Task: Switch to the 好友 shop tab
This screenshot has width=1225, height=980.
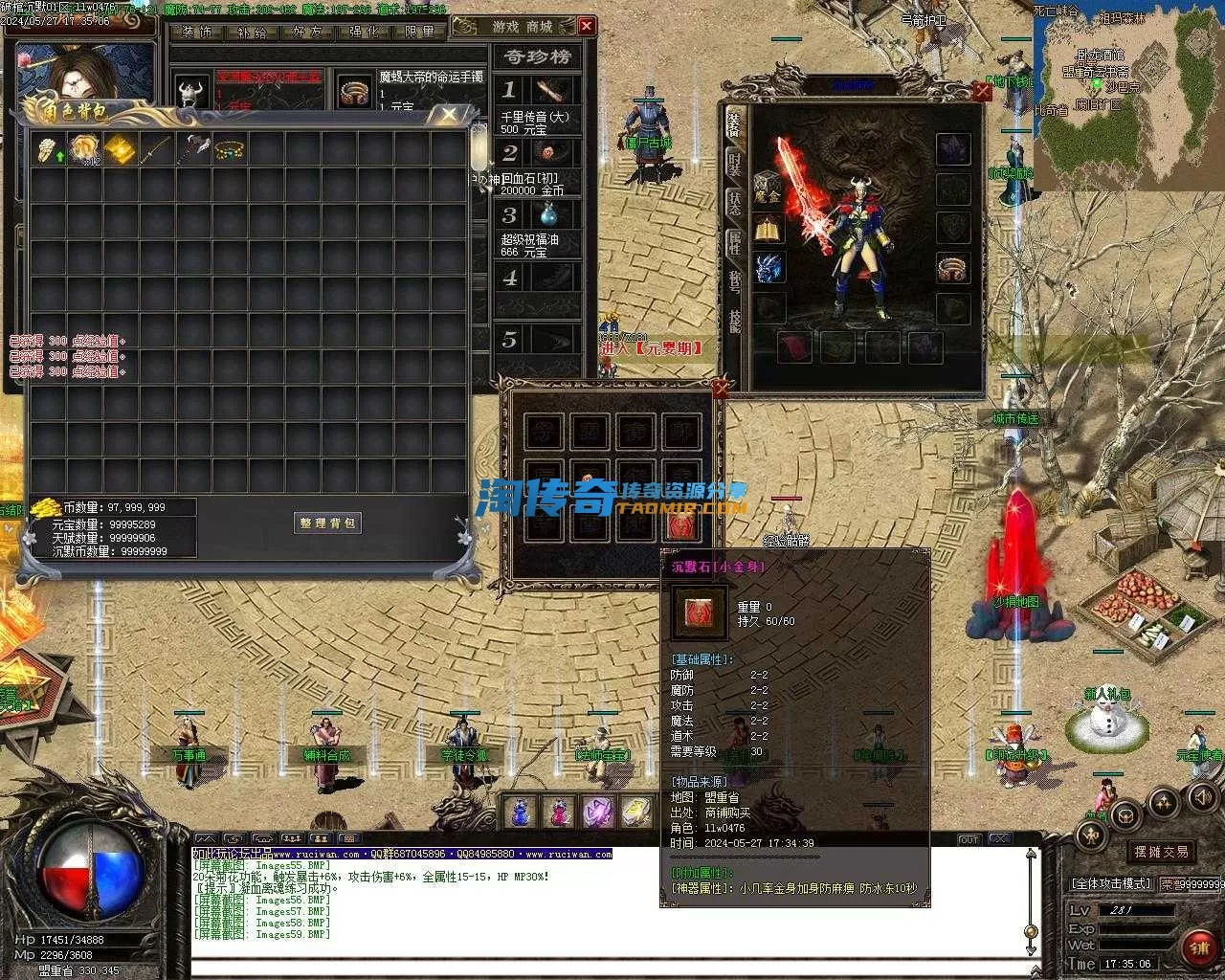Action: pyautogui.click(x=307, y=32)
